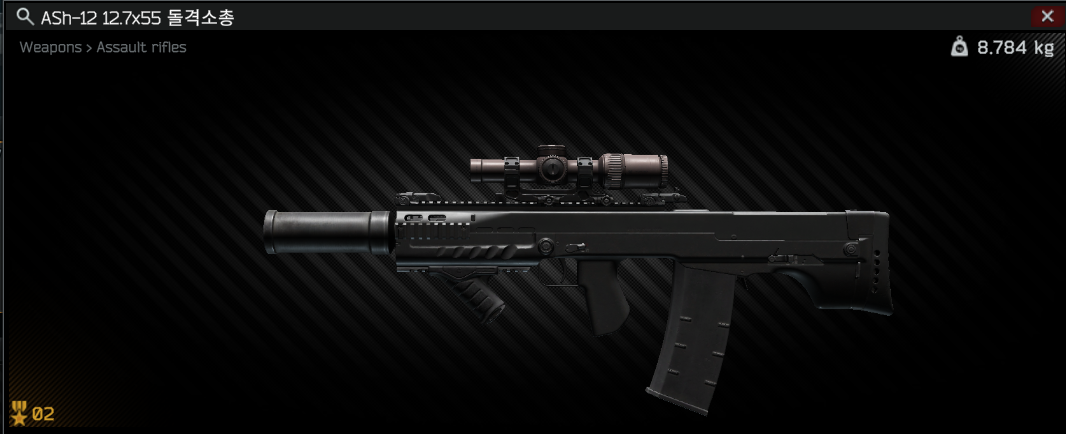The width and height of the screenshot is (1066, 434).
Task: Click the magnifier icon beside the weapon name
Action: coord(25,17)
